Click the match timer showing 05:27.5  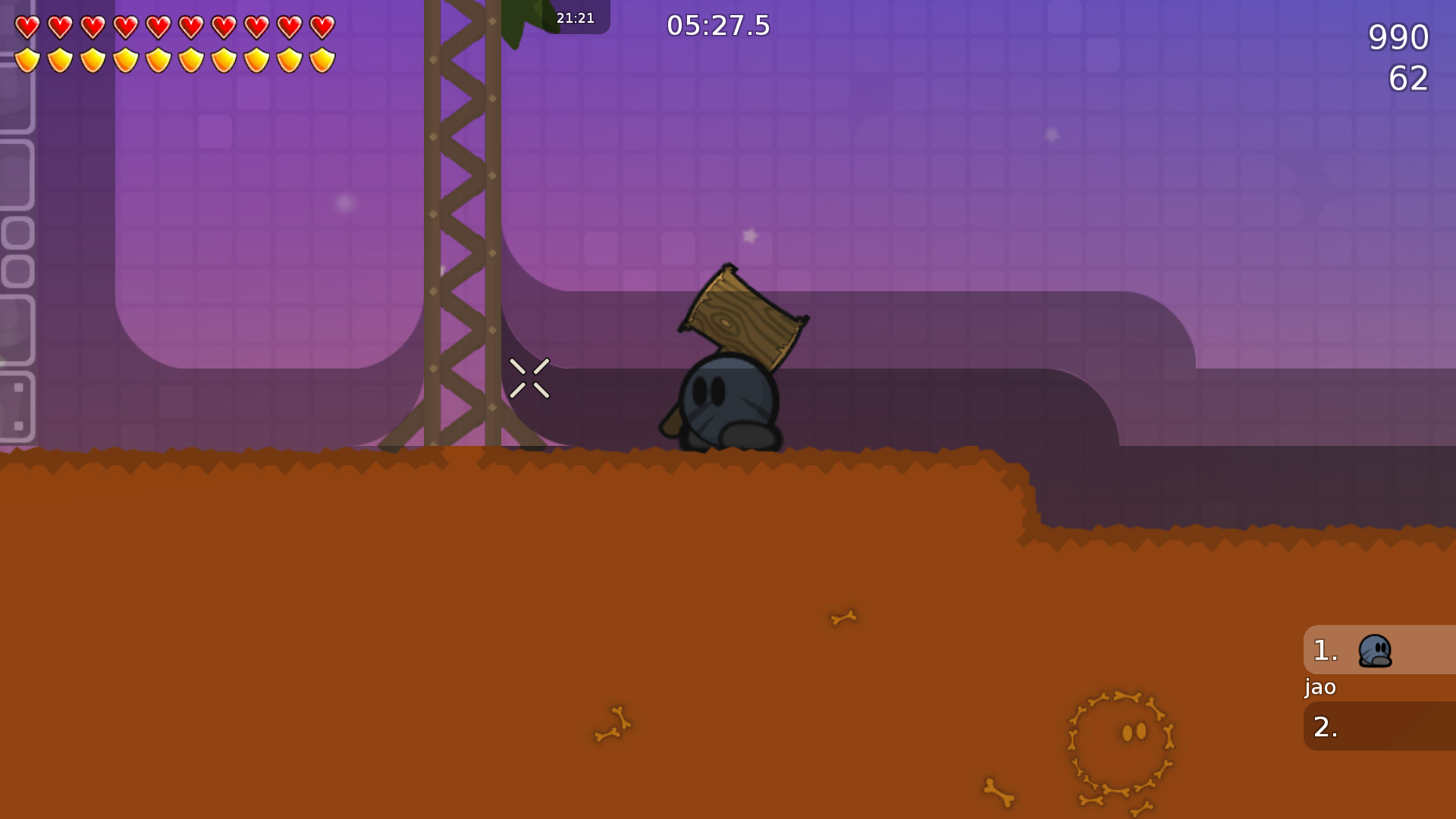click(x=717, y=25)
